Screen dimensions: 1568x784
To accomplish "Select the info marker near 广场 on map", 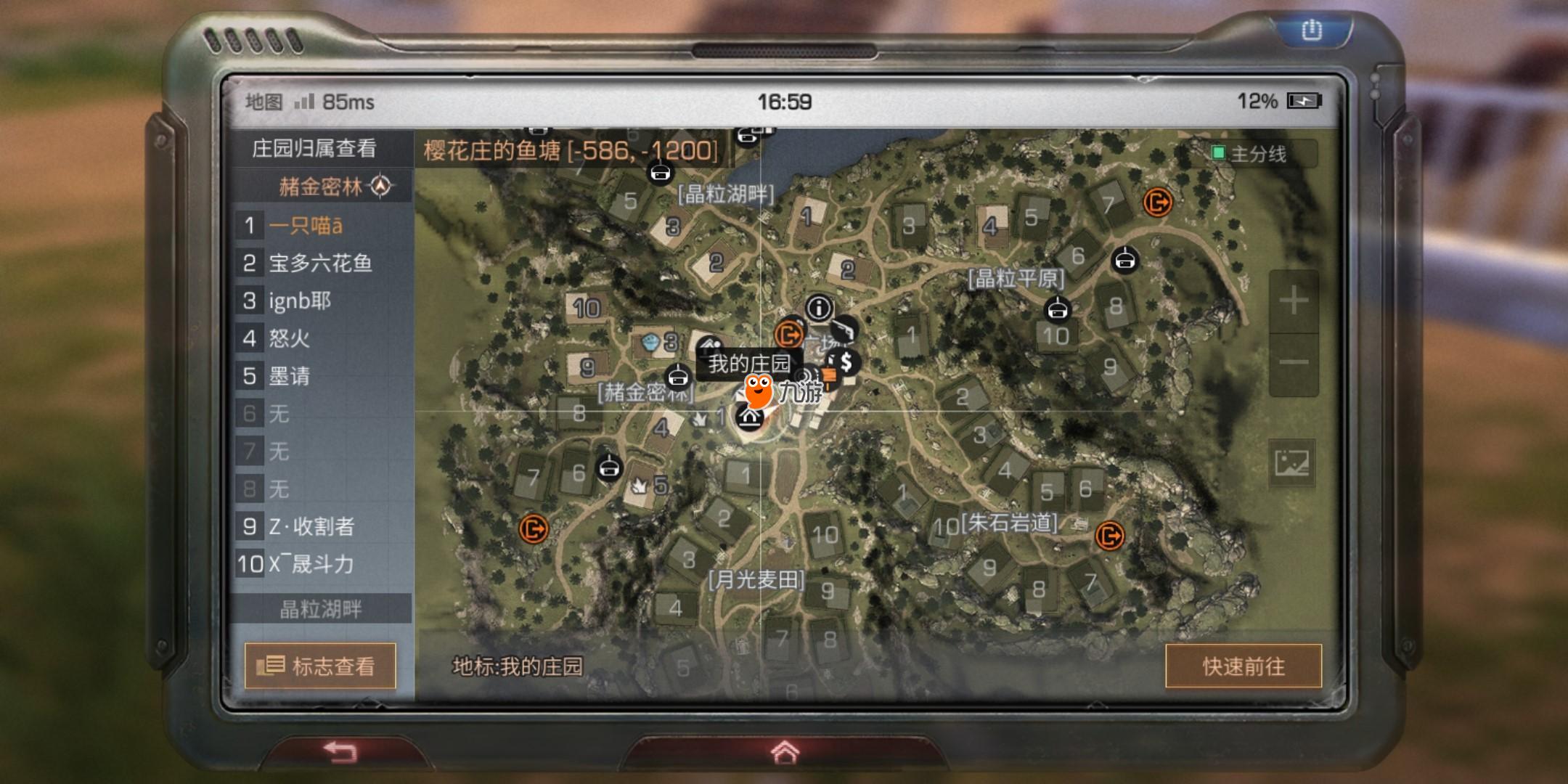I will tap(820, 308).
